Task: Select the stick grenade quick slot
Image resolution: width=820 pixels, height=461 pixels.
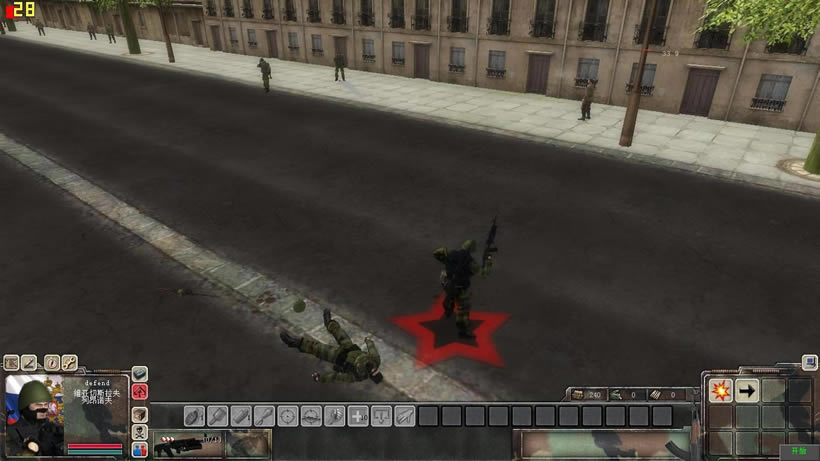Action: point(218,415)
